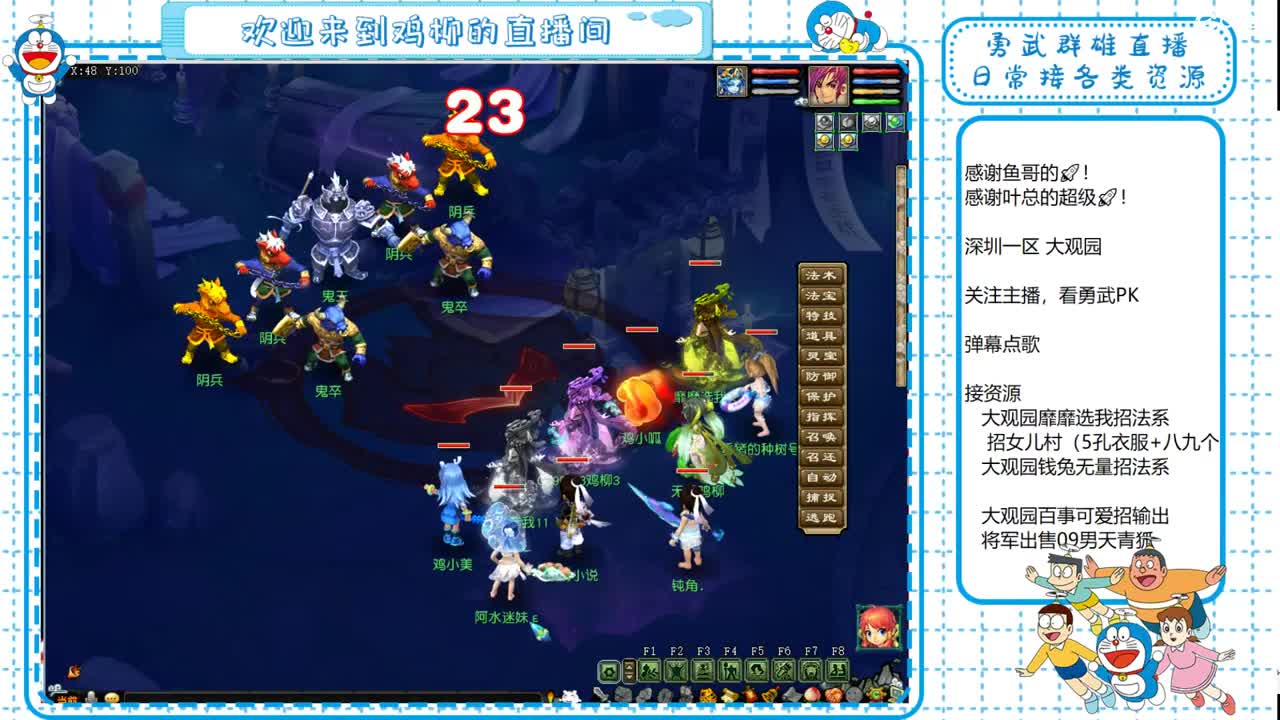1280x720 pixels.
Task: Click the F3 skill shortcut icon
Action: coord(703,668)
